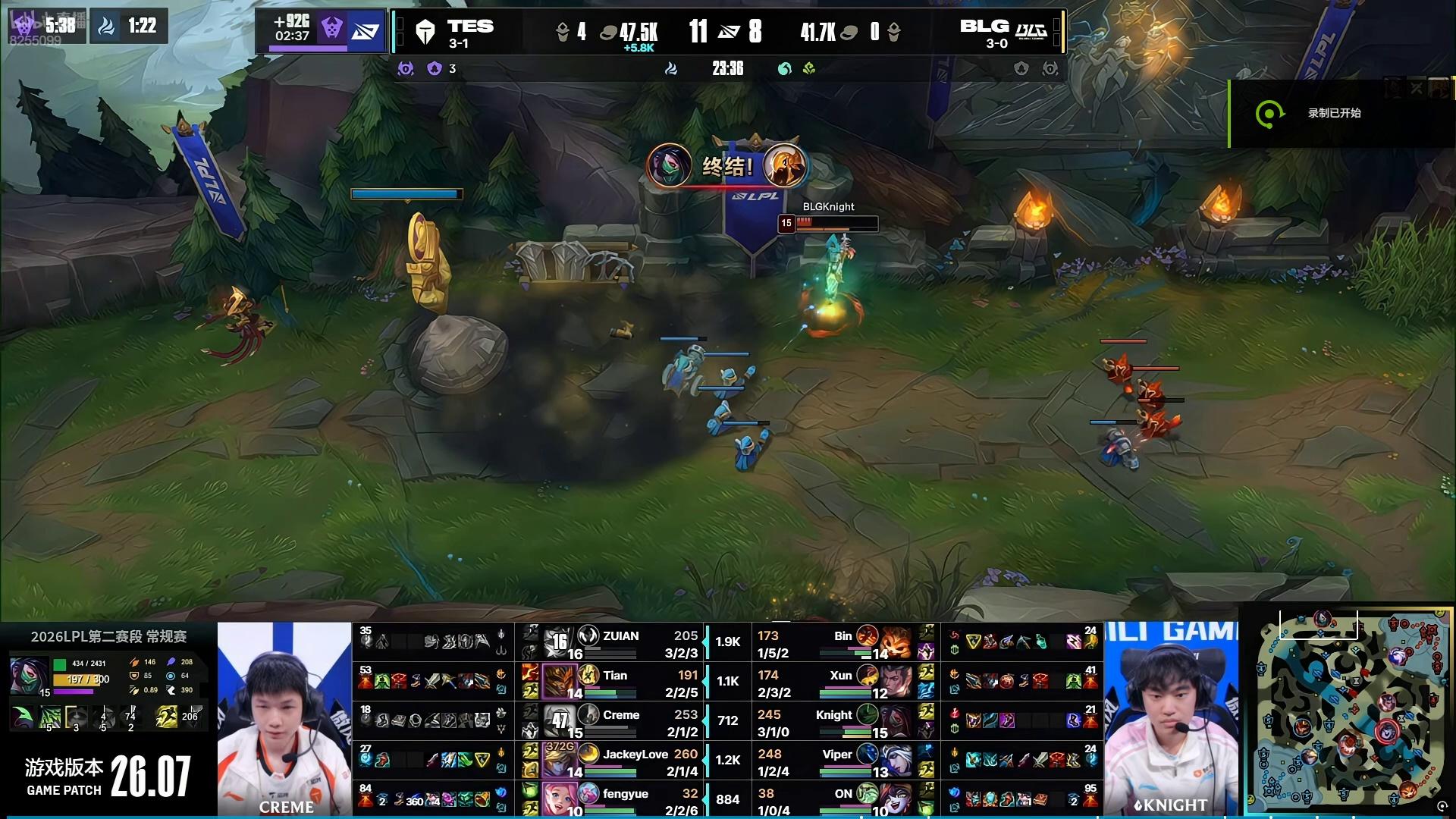The width and height of the screenshot is (1456, 819).
Task: Open the CREME player camera thumbnail
Action: coord(285,719)
